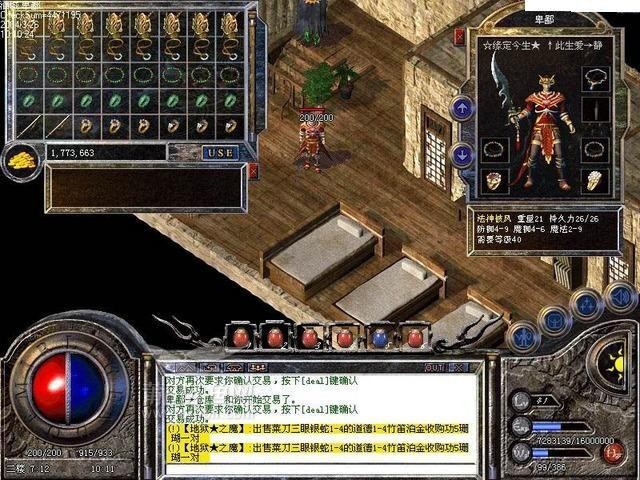Click the red round button beside experience bar
Image resolution: width=640 pixels, height=480 pixels.
pyautogui.click(x=614, y=451)
